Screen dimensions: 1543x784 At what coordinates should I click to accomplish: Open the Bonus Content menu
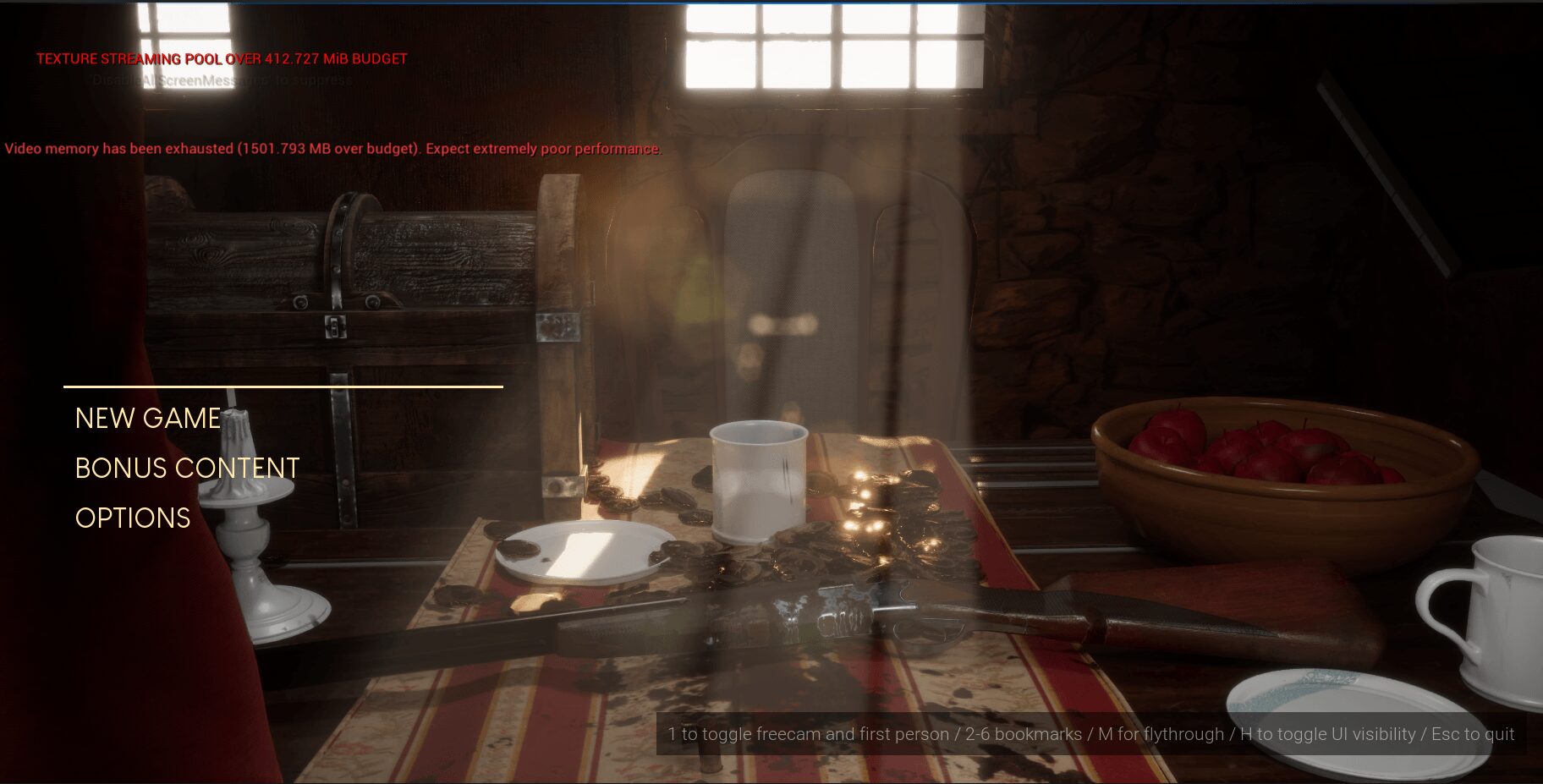187,469
